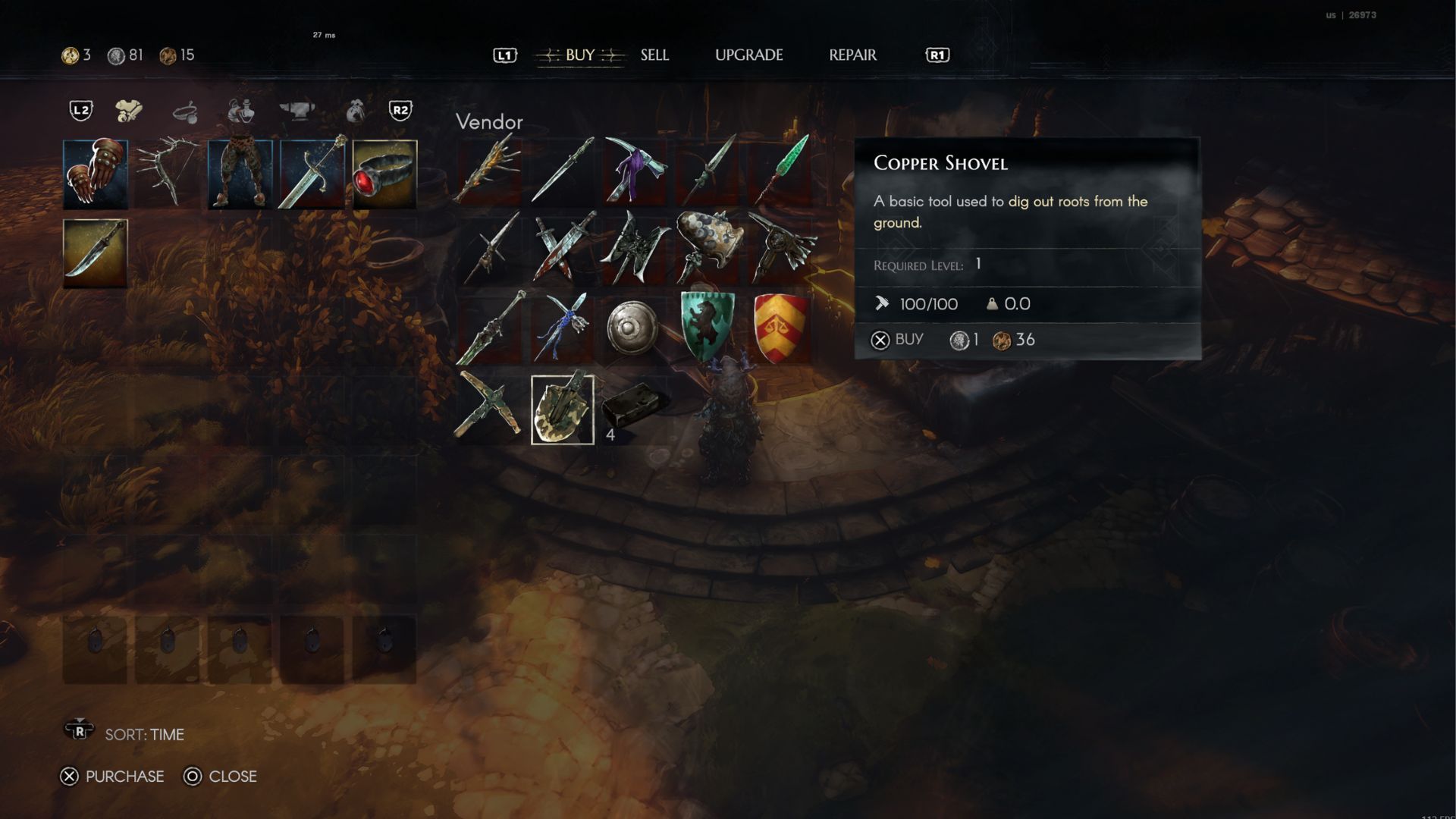The height and width of the screenshot is (819, 1456).
Task: Show the anvil crafting category
Action: [297, 111]
